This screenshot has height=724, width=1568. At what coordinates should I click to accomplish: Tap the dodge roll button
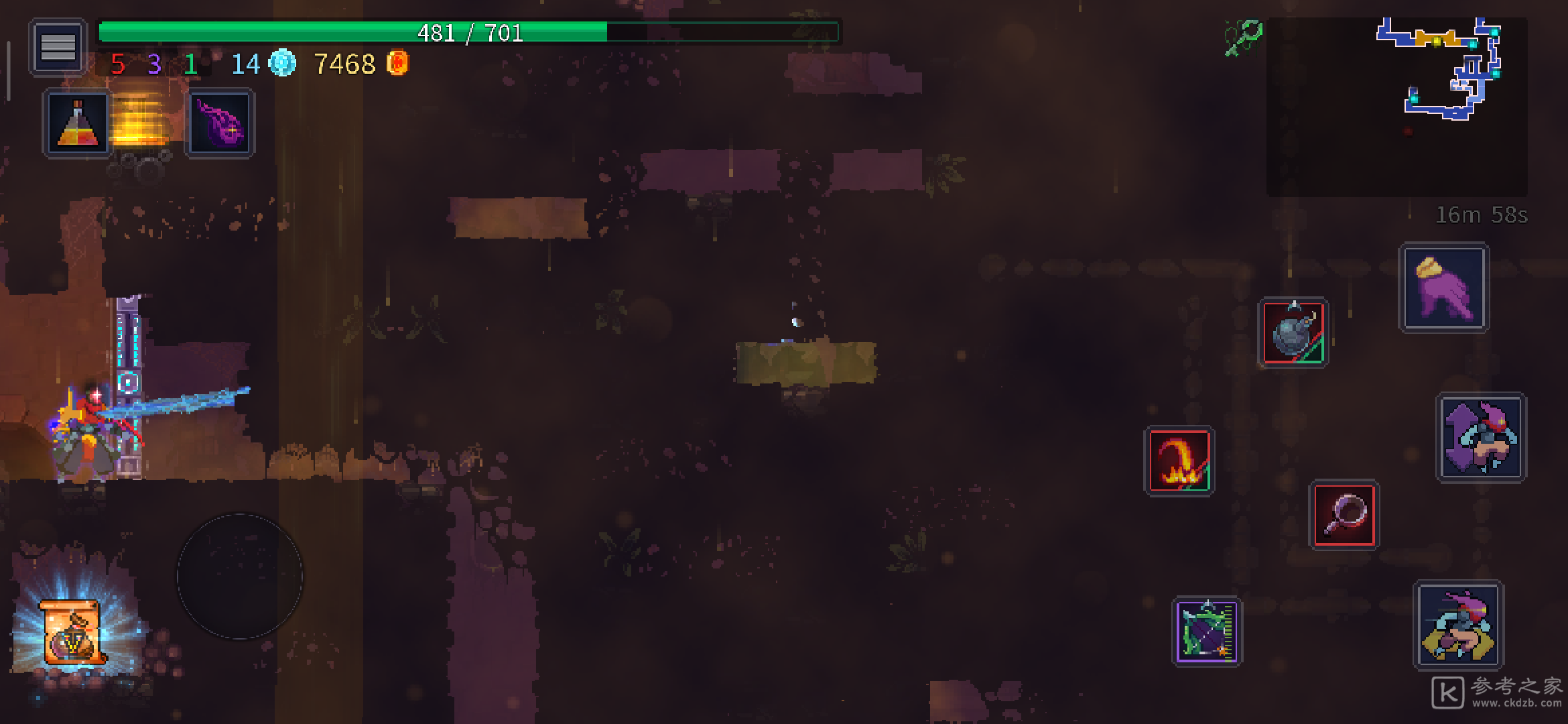click(x=1459, y=625)
